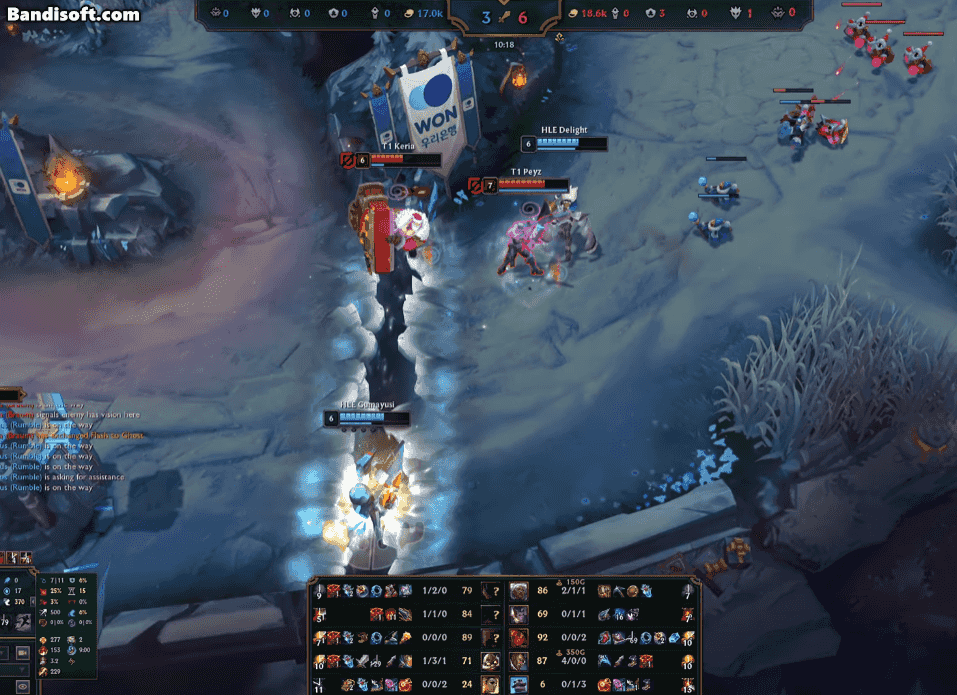Select the blue-team champion portrait with 24 CS
Image resolution: width=957 pixels, height=695 pixels.
(490, 684)
